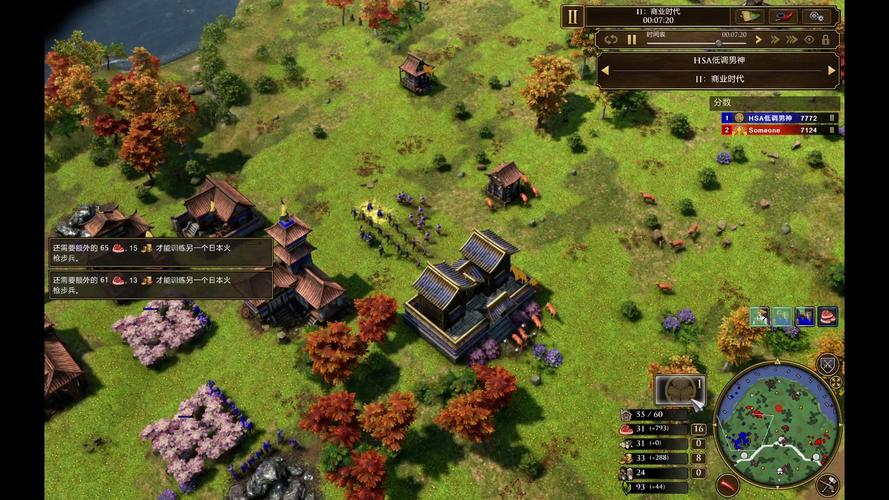Toggle the padlock camera lock

coord(827,40)
